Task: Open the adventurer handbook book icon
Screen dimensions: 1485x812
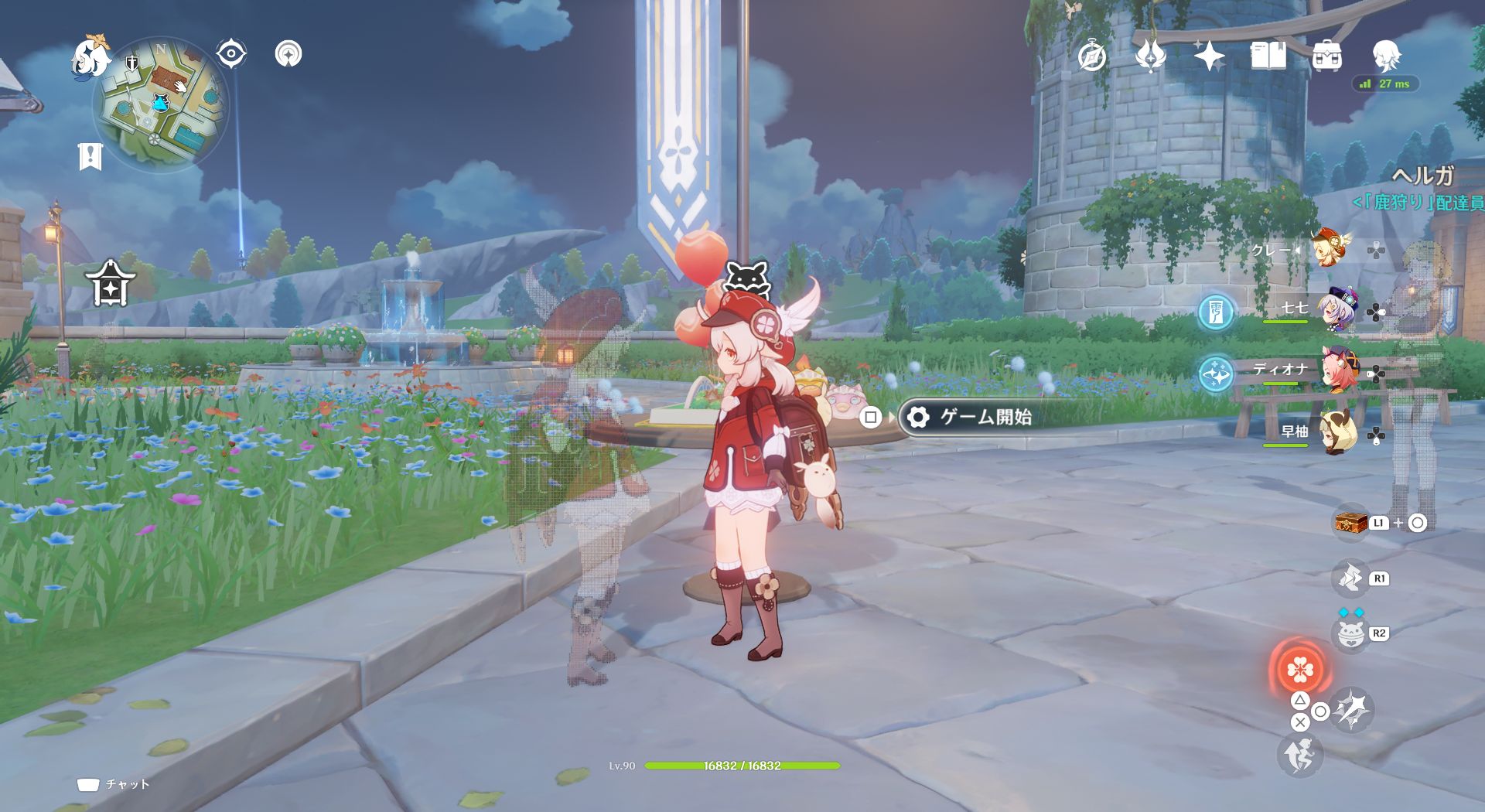Action: [x=1268, y=56]
